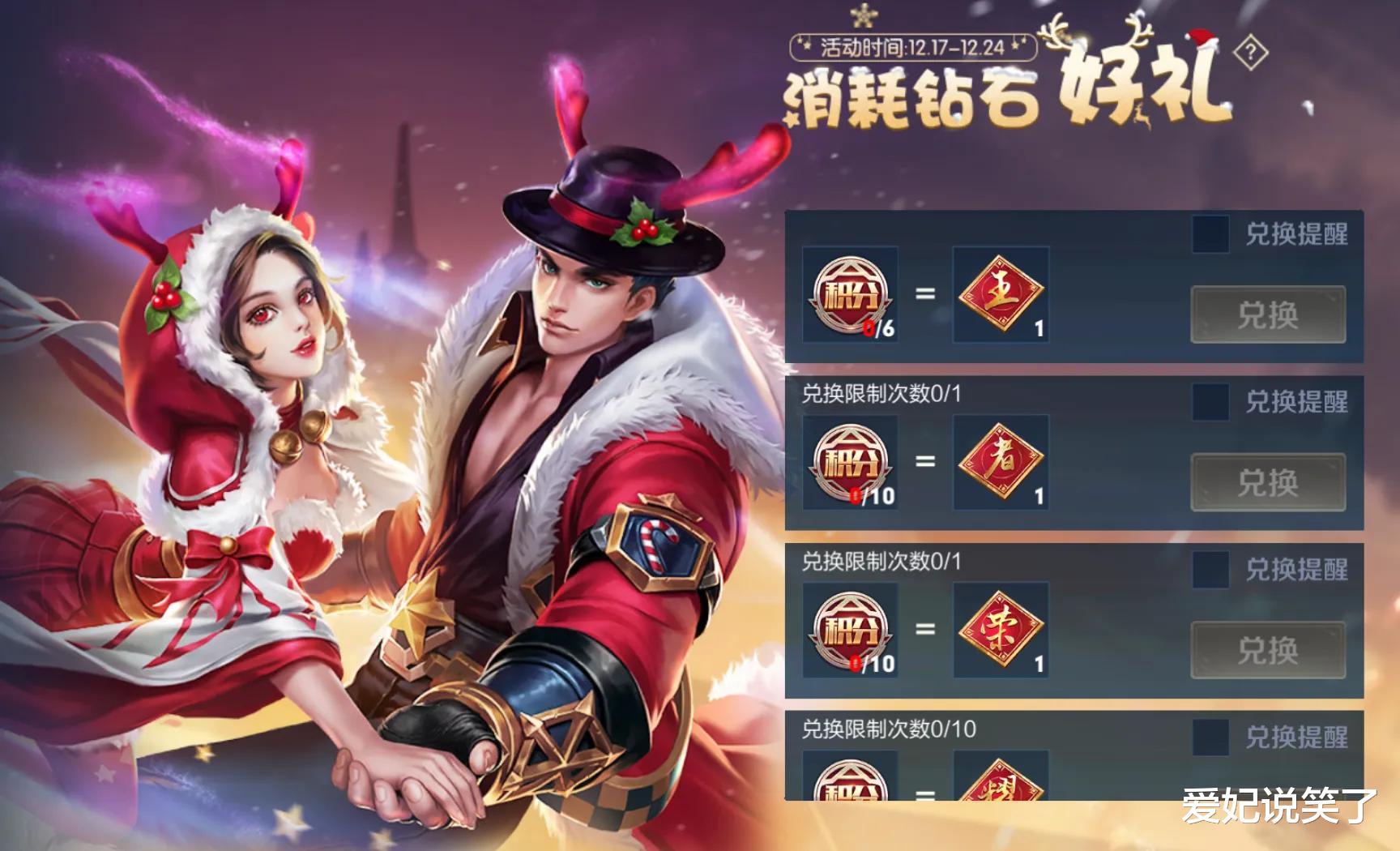Click the 兑换 button in the 王 row
Image resolution: width=1400 pixels, height=851 pixels.
(1269, 313)
